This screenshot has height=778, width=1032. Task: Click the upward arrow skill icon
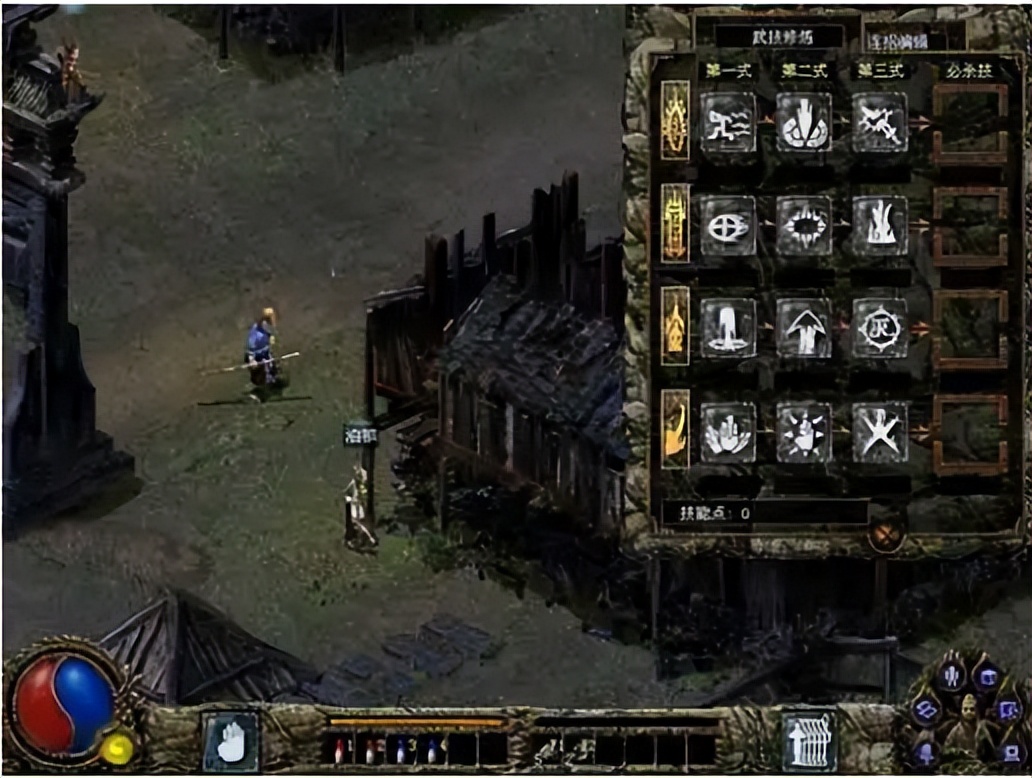[x=804, y=328]
